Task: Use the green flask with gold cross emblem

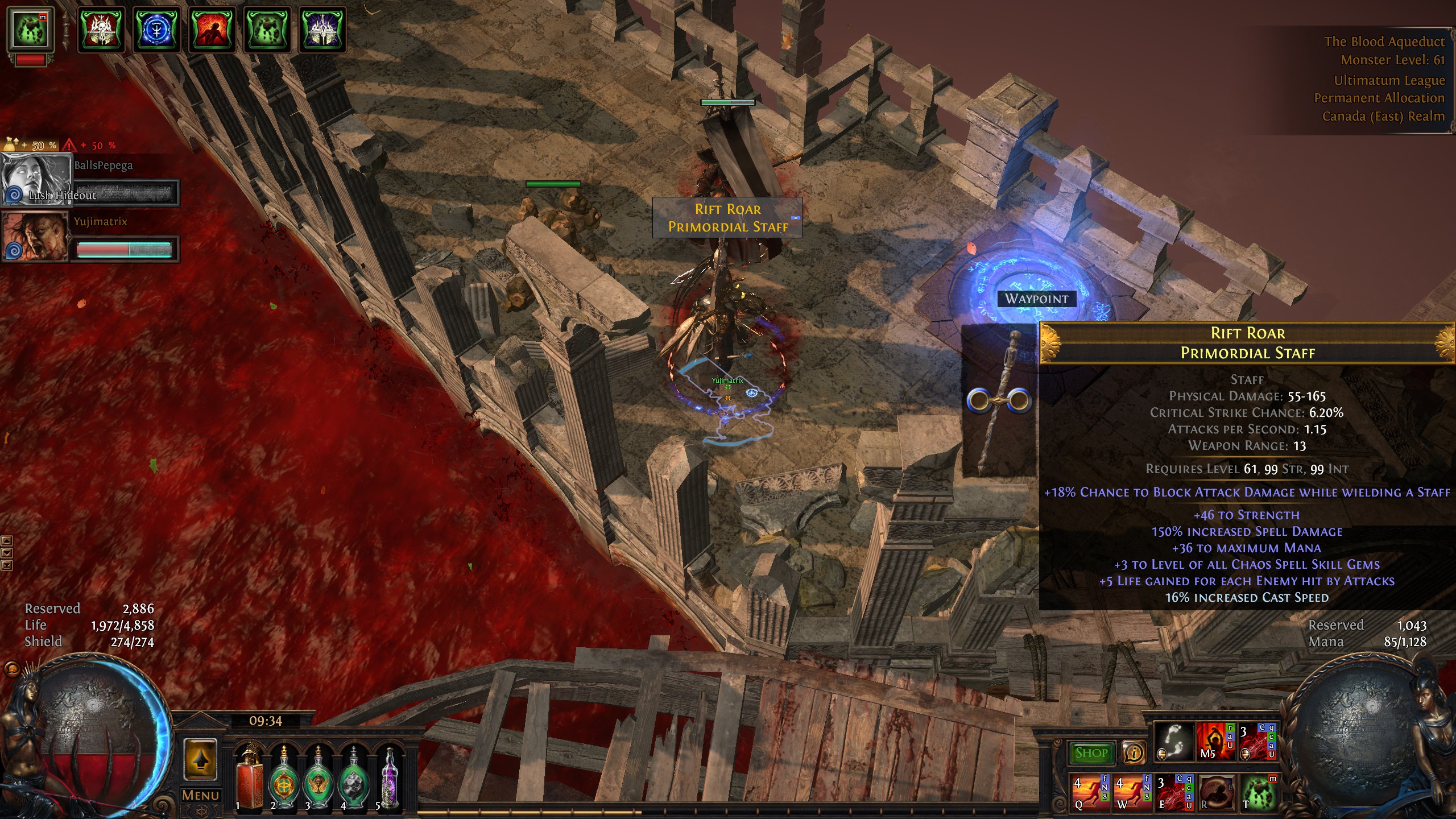Action: tap(283, 778)
